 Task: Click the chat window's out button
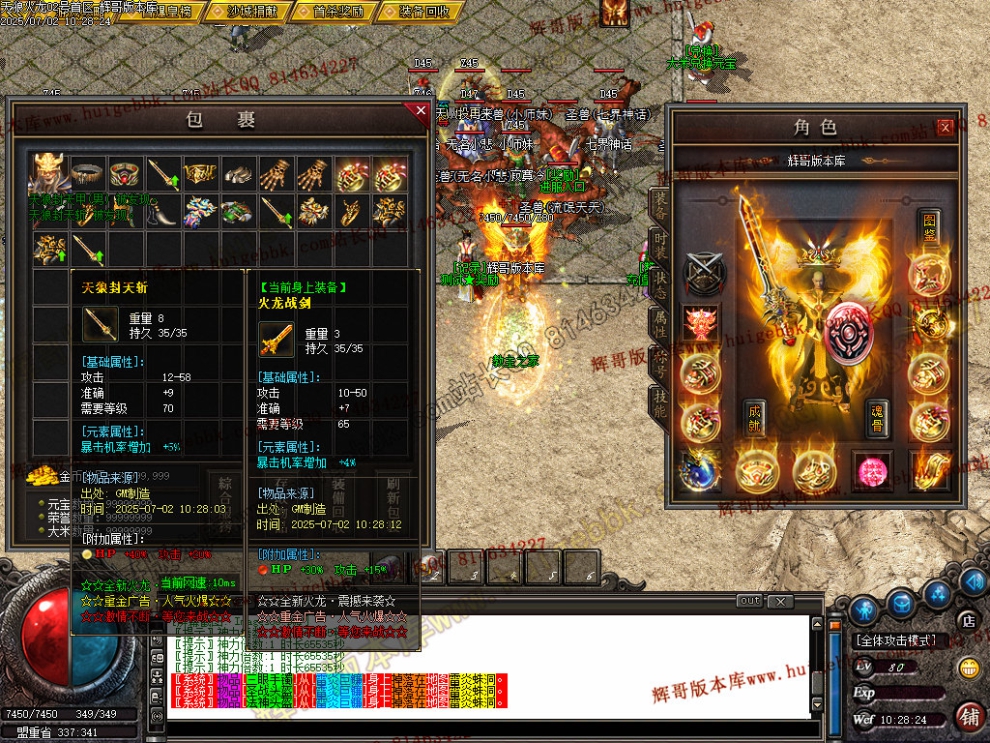point(749,601)
